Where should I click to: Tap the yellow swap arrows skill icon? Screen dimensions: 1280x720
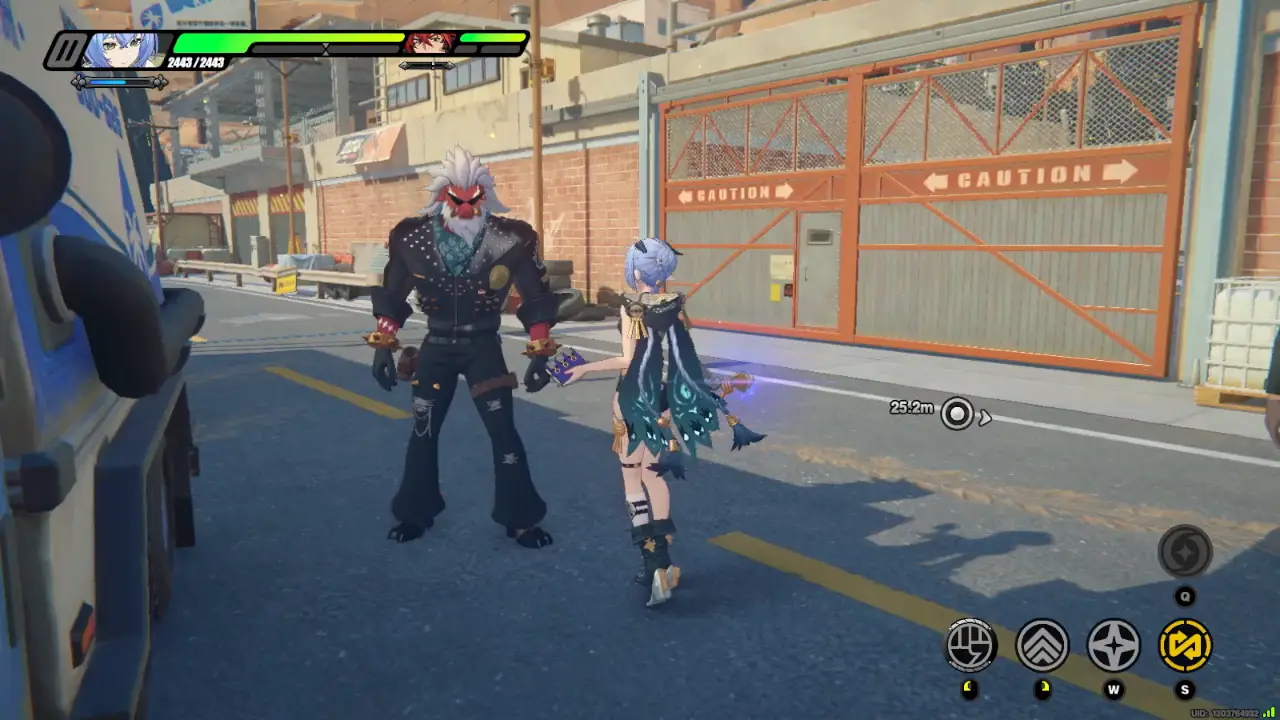tap(1185, 645)
